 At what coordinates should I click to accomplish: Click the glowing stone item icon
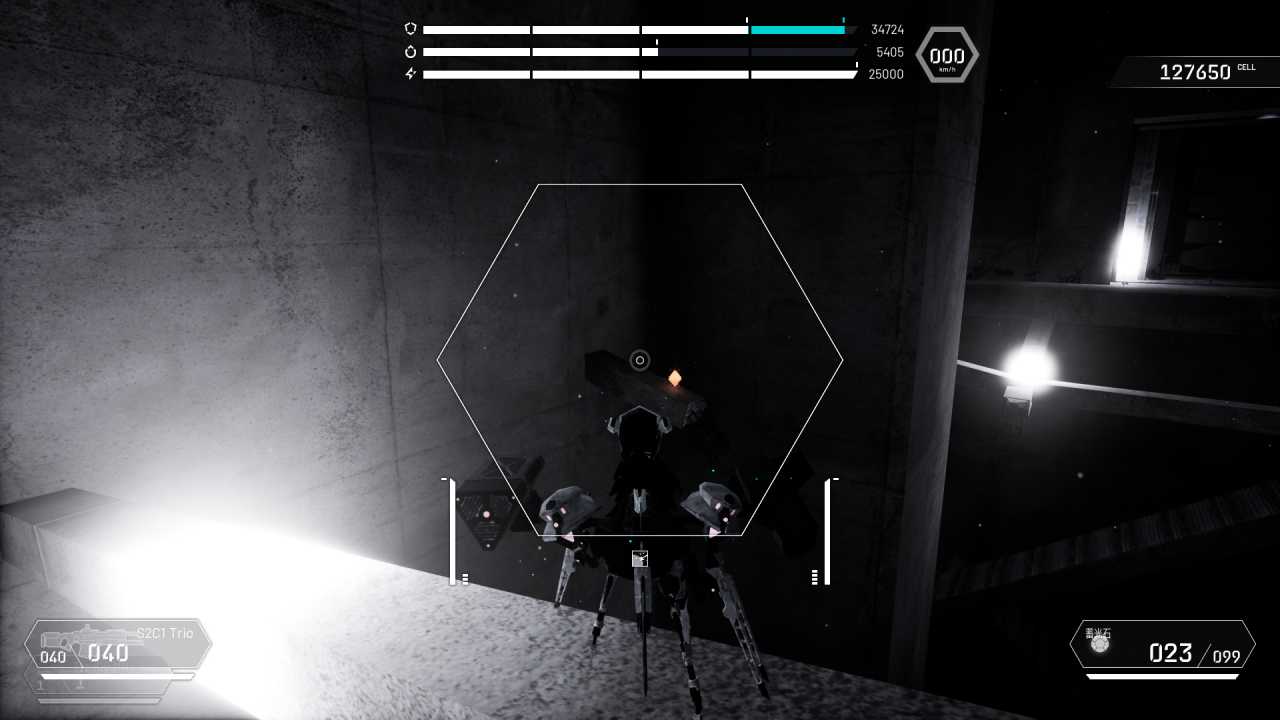tap(1100, 645)
